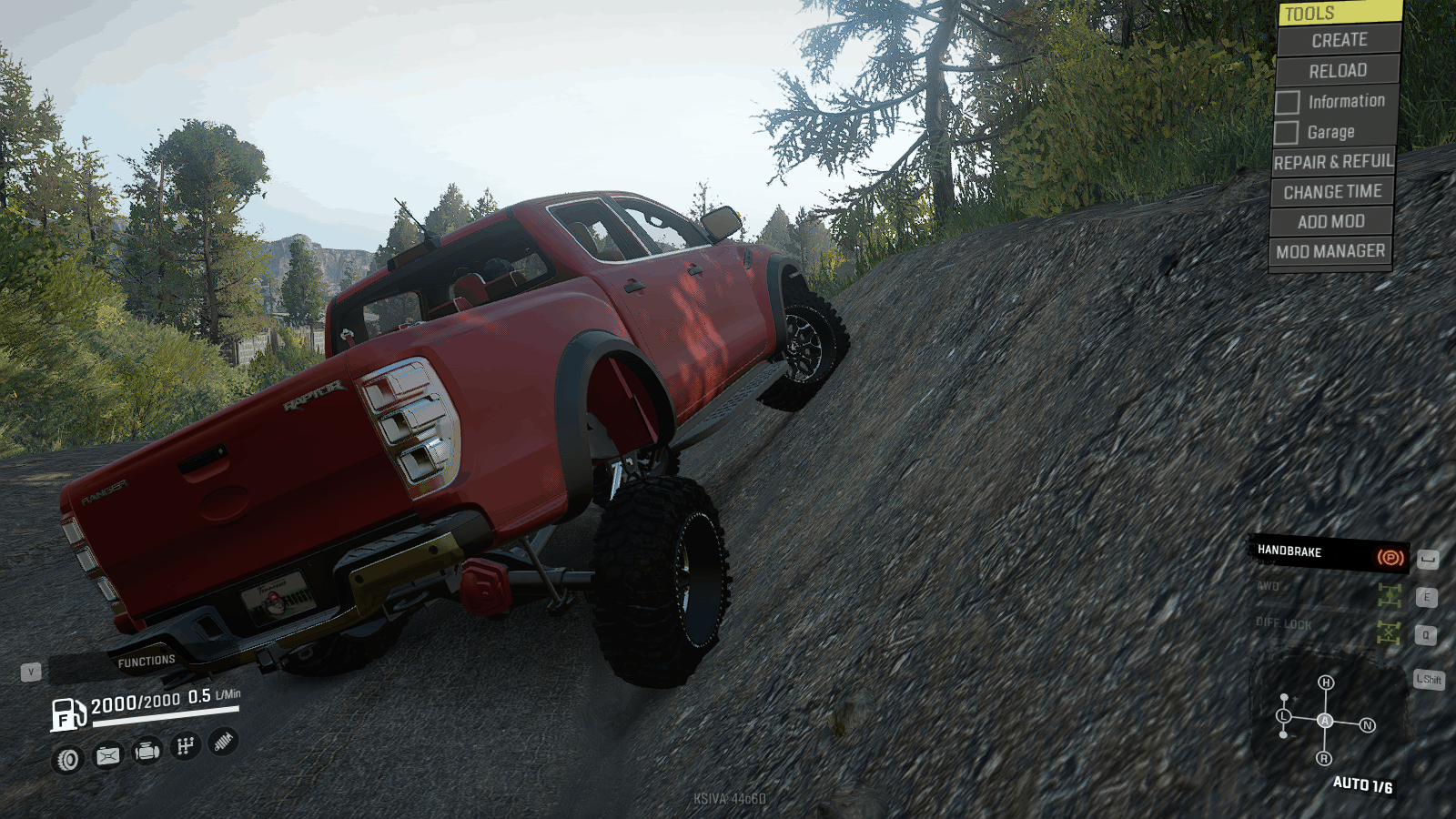Select the gearbox status icon

tap(185, 747)
